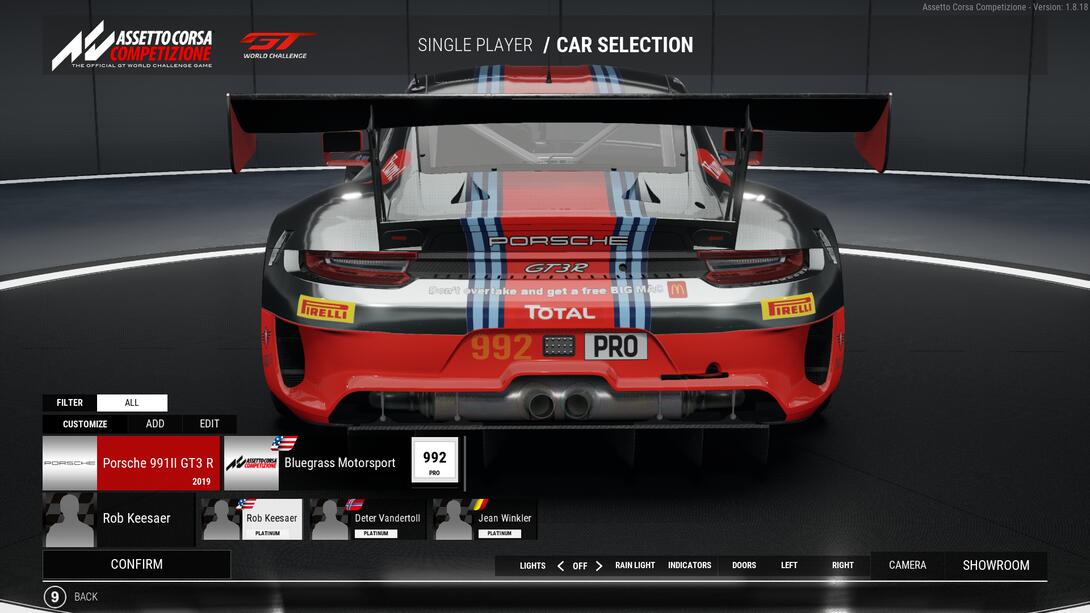Viewport: 1090px width, 613px height.
Task: Choose the Bluegrass Motorsport team tile
Action: (312, 463)
